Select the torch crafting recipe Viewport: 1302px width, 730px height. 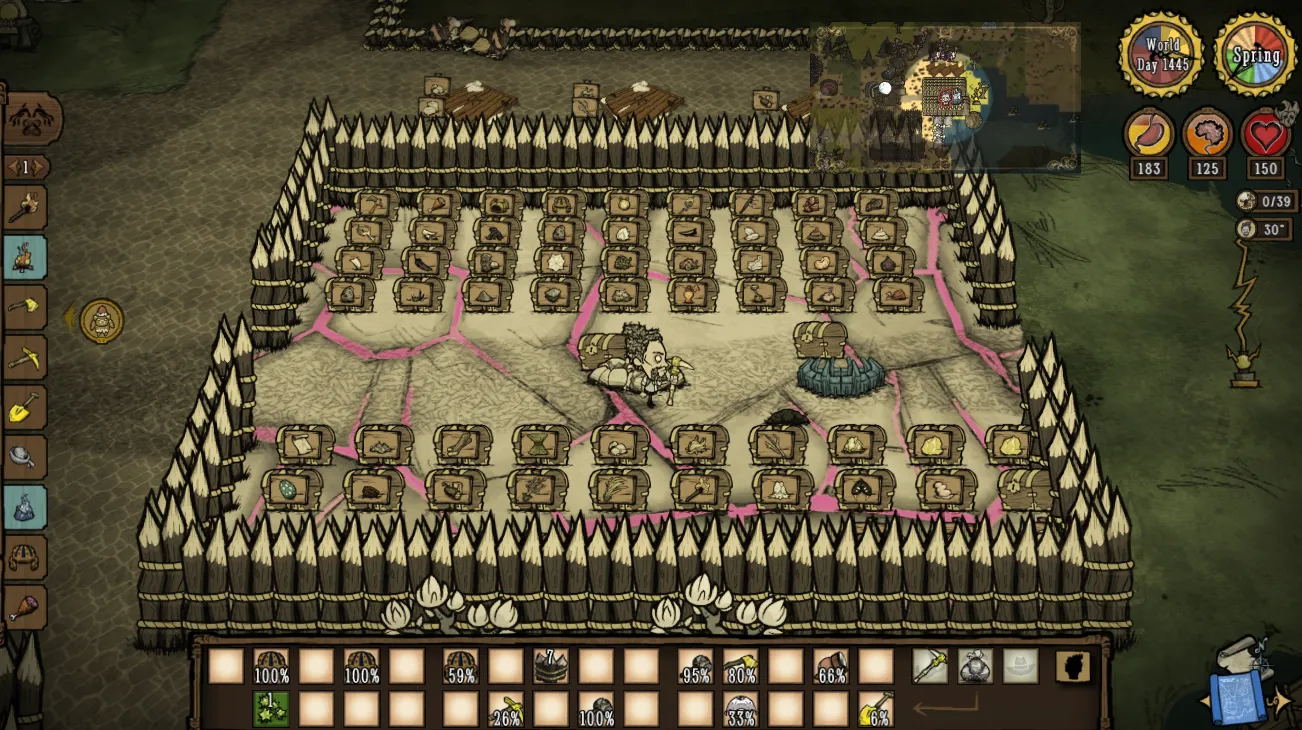(x=24, y=207)
